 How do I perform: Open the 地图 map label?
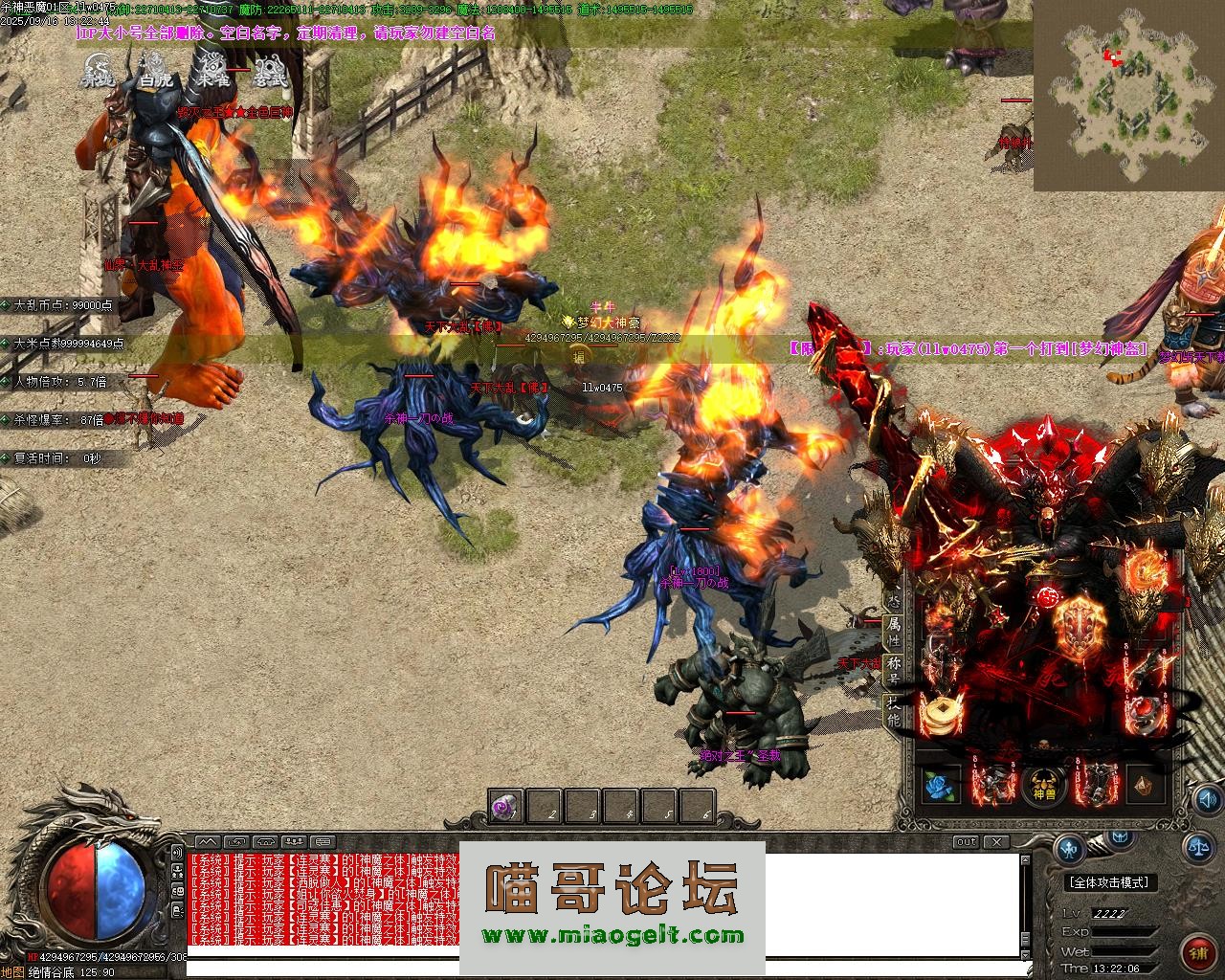11,972
